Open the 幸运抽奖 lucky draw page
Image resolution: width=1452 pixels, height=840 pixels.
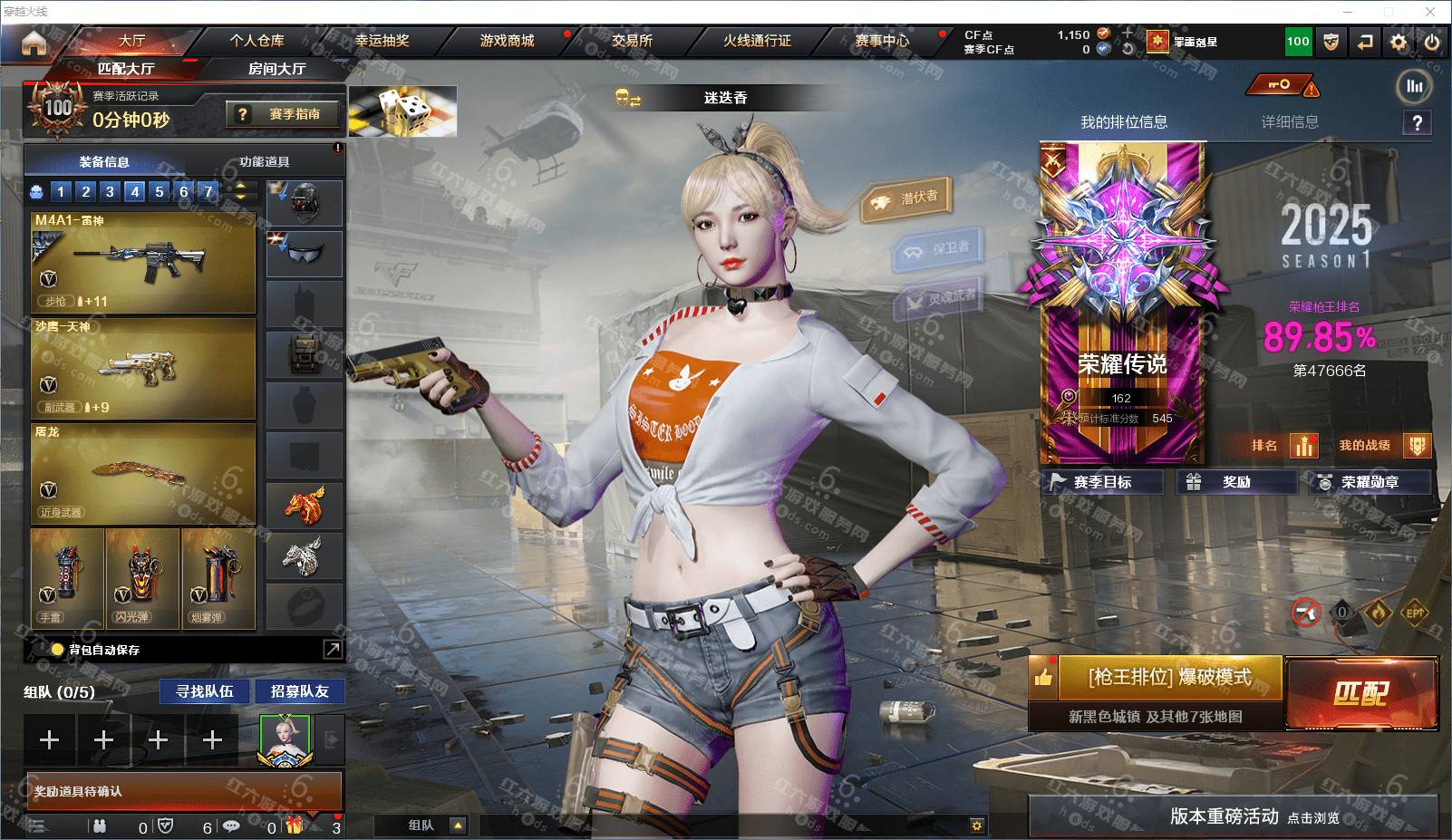point(382,41)
